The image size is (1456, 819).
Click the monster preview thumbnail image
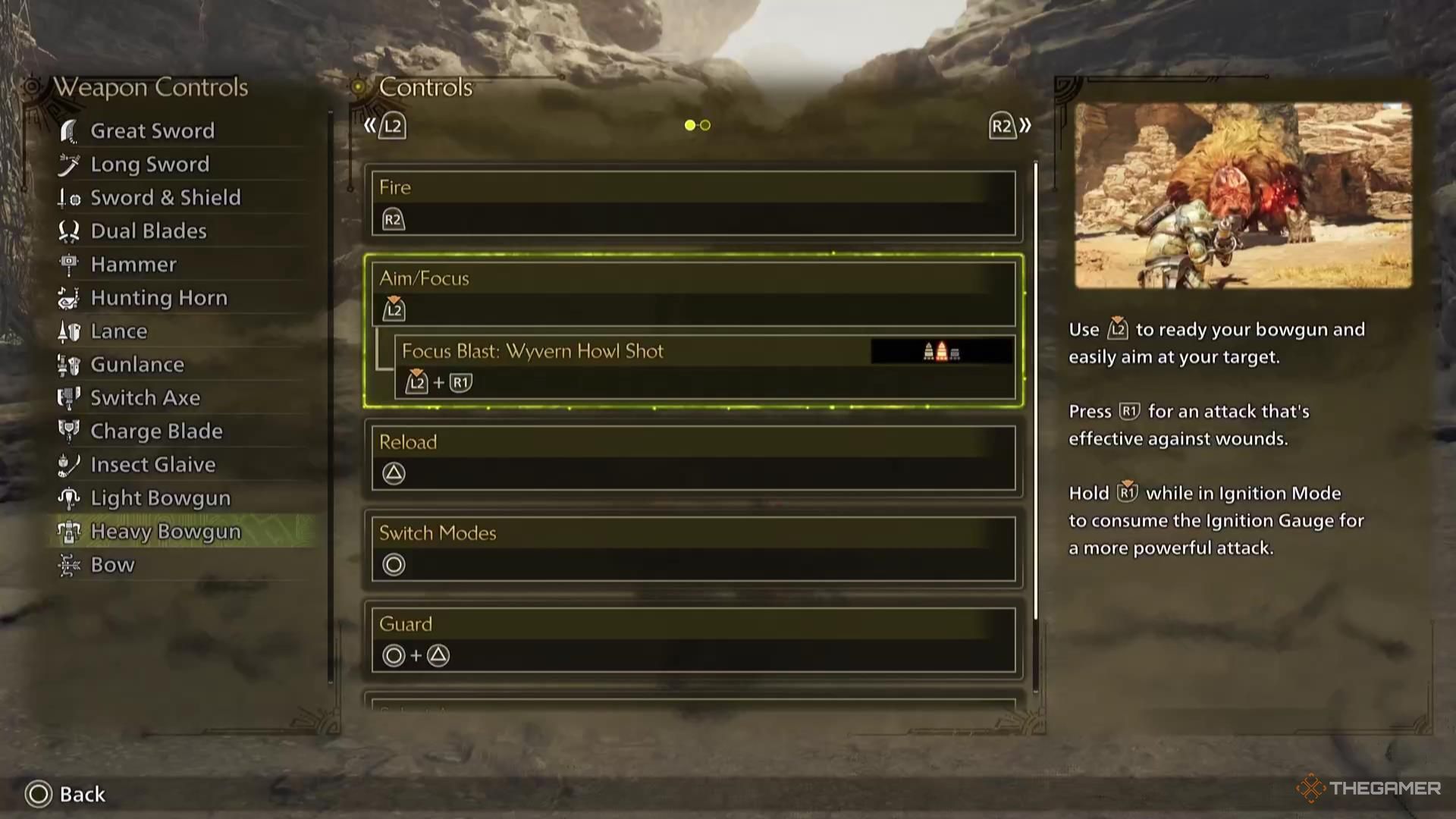[1244, 192]
